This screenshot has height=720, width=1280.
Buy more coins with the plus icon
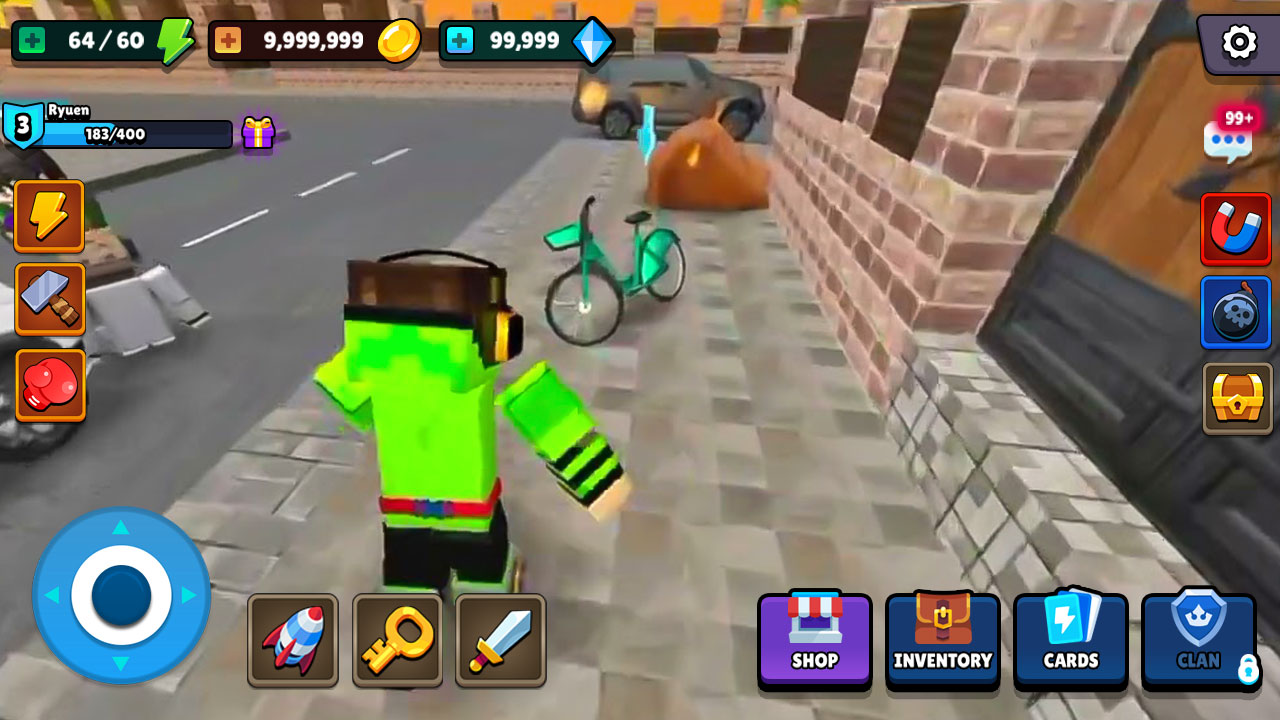(x=227, y=41)
